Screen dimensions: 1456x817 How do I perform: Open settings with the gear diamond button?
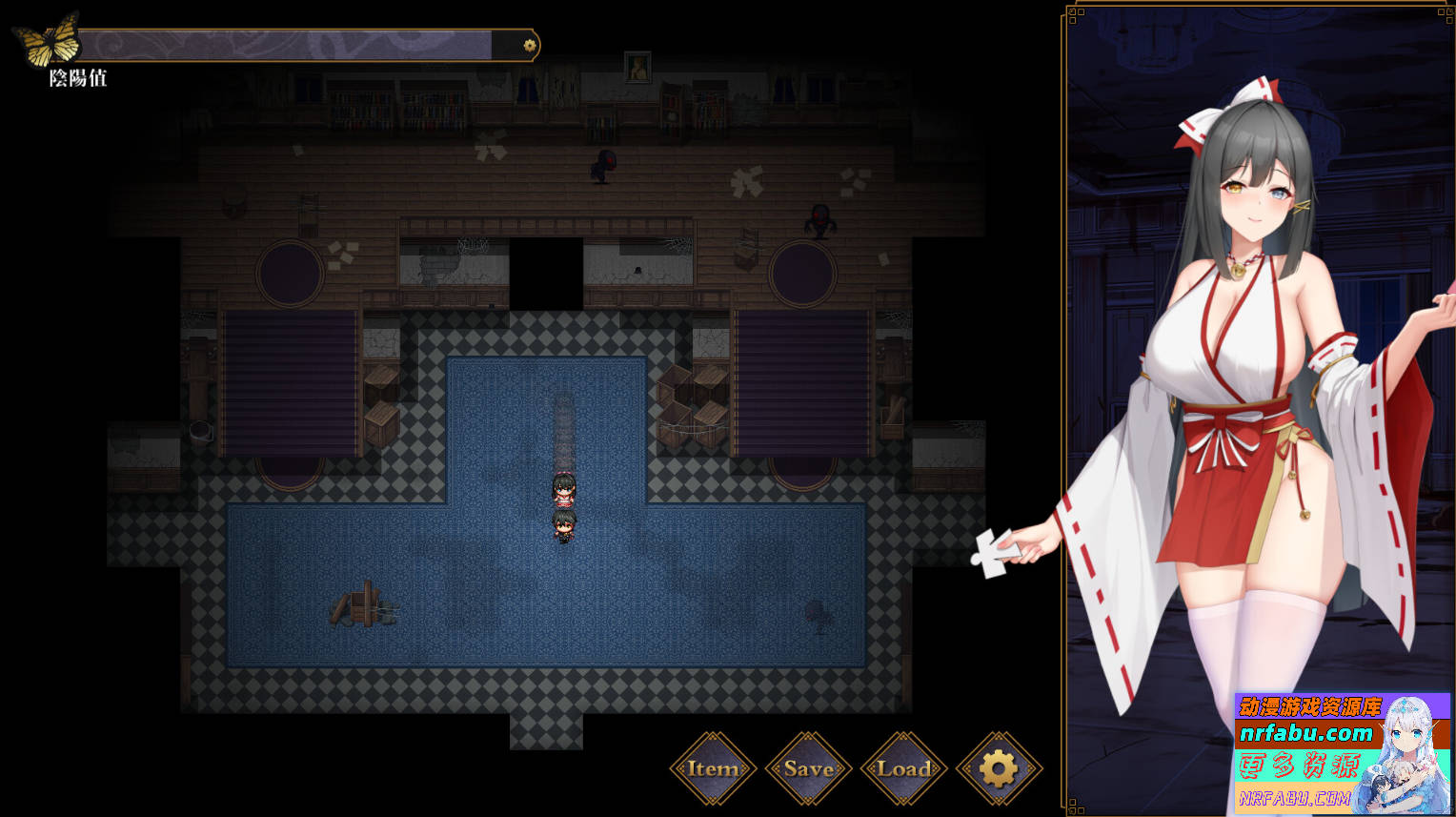999,768
